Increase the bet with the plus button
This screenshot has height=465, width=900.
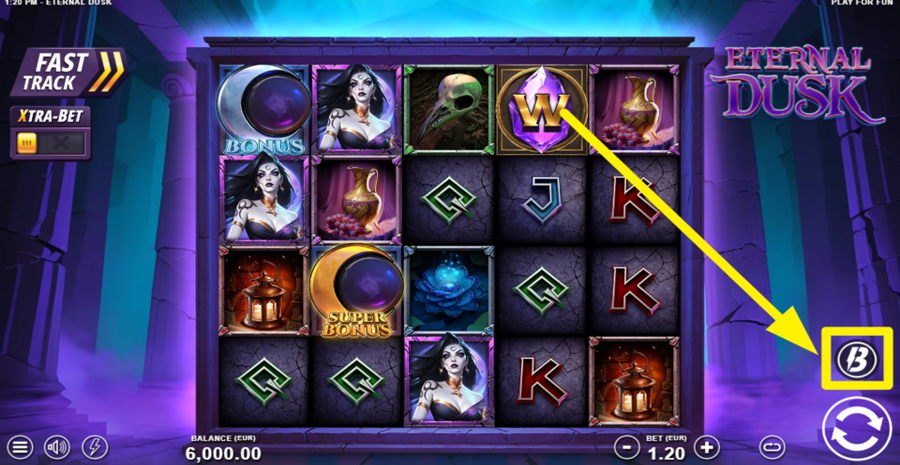pos(707,447)
